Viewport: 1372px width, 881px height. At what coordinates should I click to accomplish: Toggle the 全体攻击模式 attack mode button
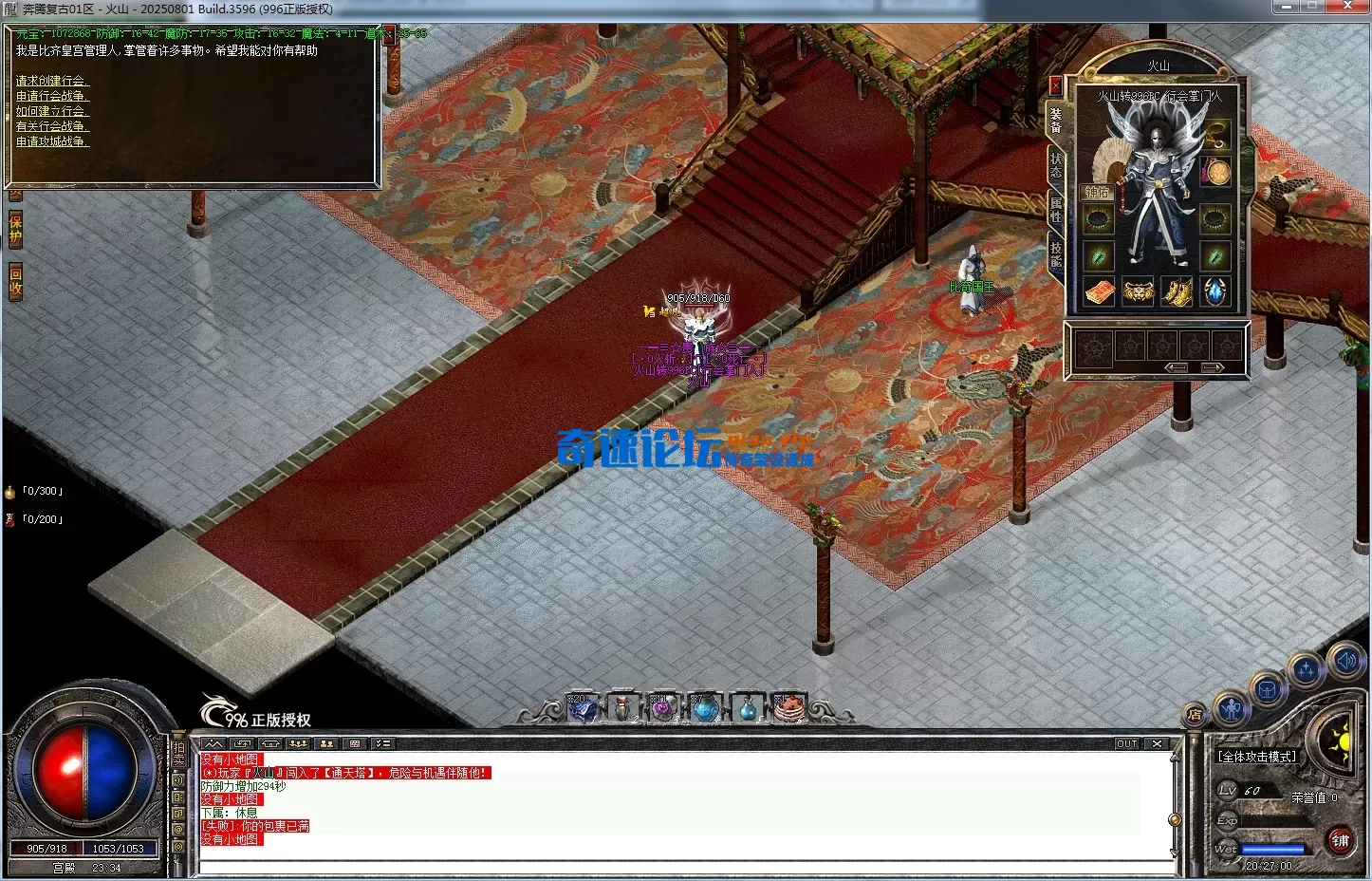[x=1257, y=756]
